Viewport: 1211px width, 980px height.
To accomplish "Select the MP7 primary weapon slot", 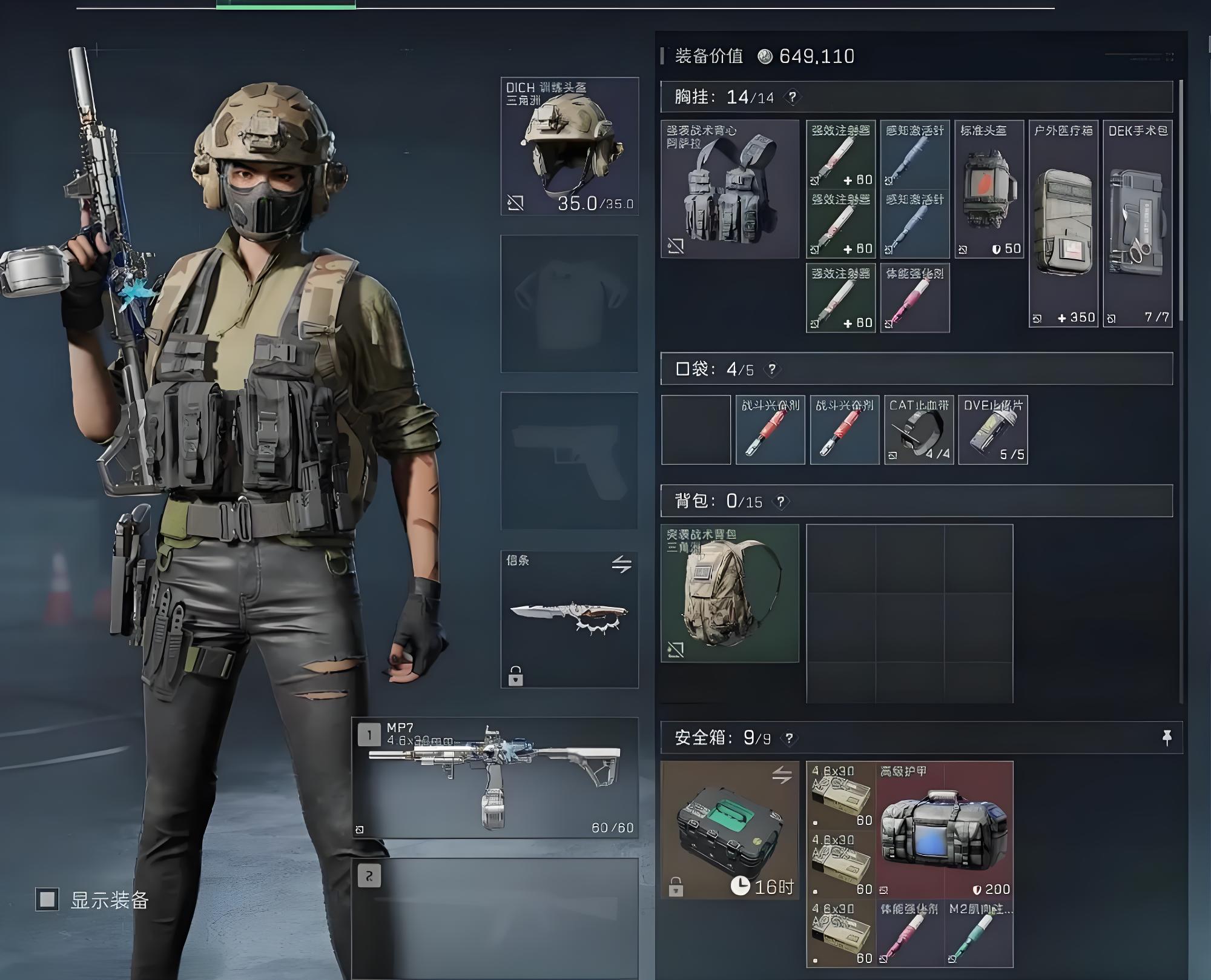I will click(x=495, y=778).
